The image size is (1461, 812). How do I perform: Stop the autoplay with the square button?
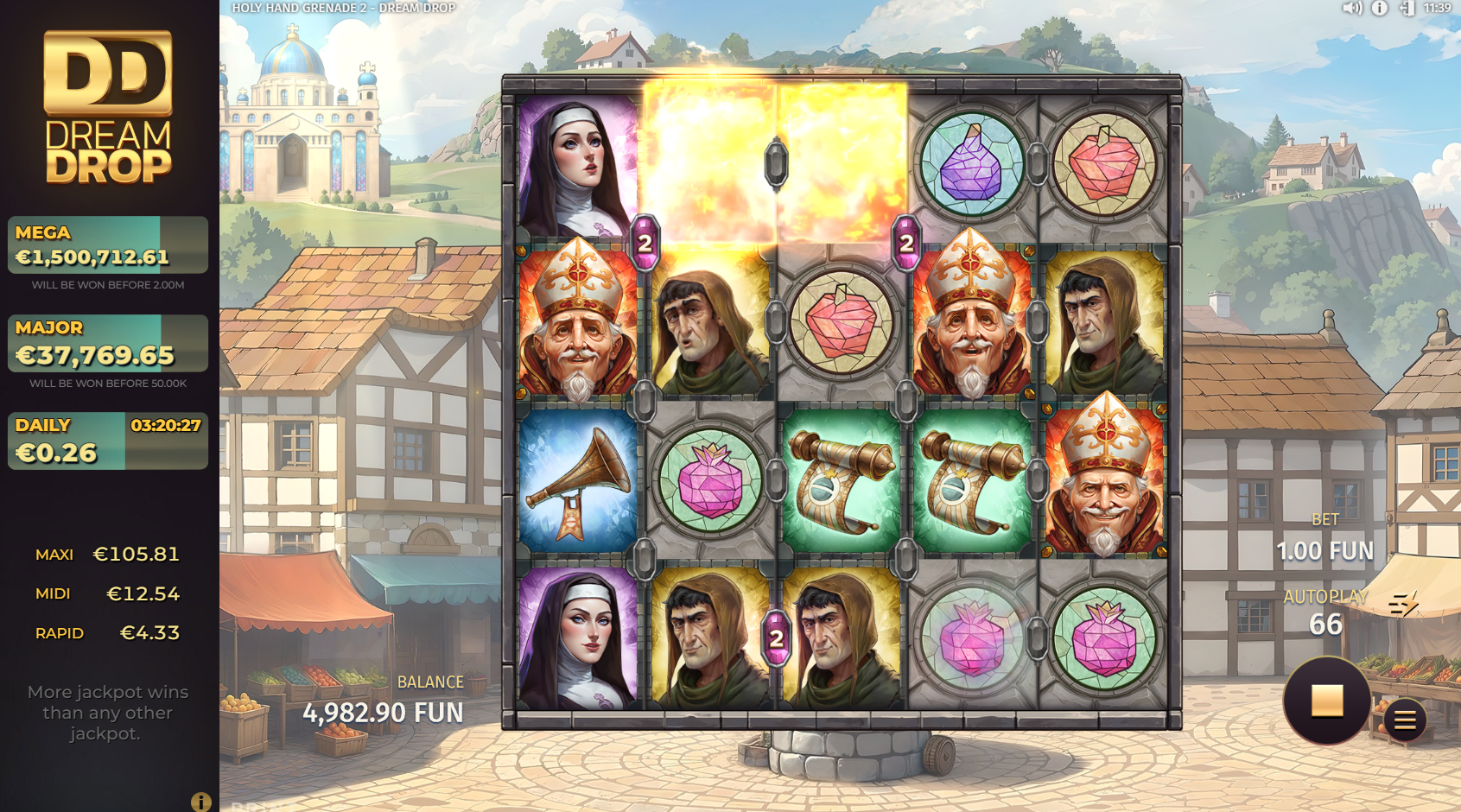(x=1326, y=700)
